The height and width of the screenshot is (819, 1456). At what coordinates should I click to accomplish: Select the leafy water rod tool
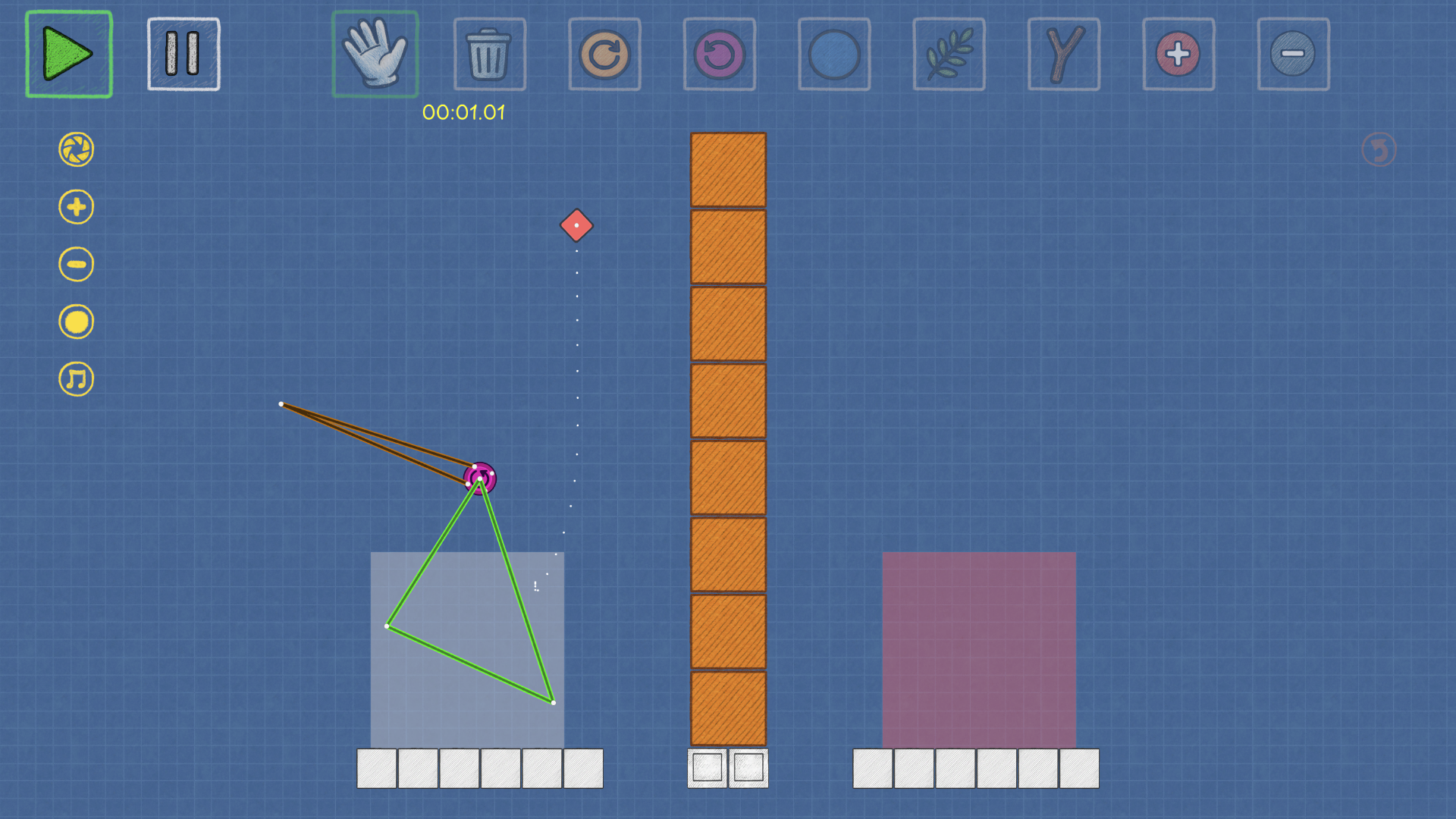tap(949, 53)
